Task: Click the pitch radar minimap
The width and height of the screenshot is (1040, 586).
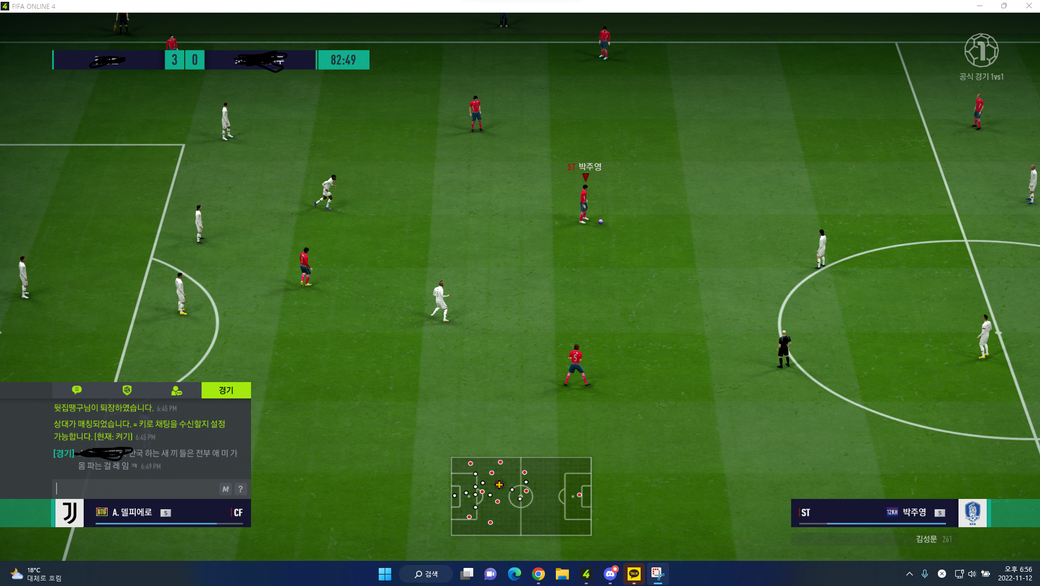Action: [521, 495]
